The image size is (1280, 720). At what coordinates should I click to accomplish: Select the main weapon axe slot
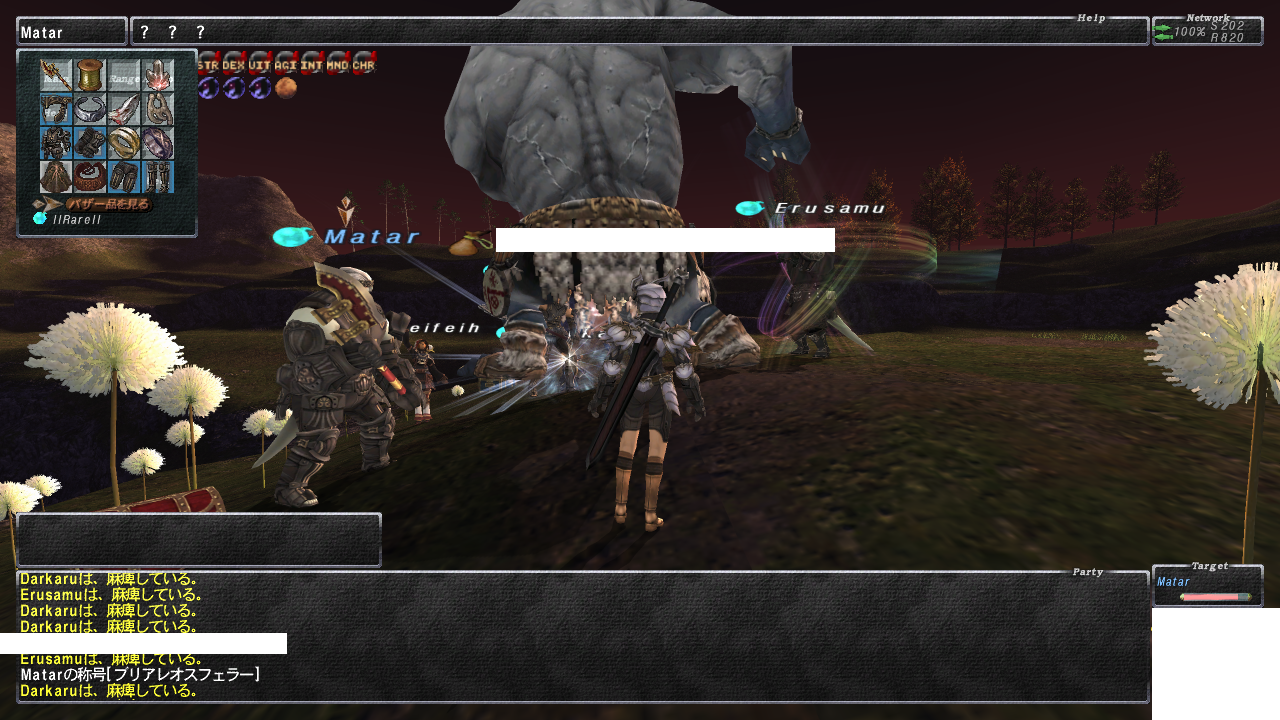coord(56,76)
